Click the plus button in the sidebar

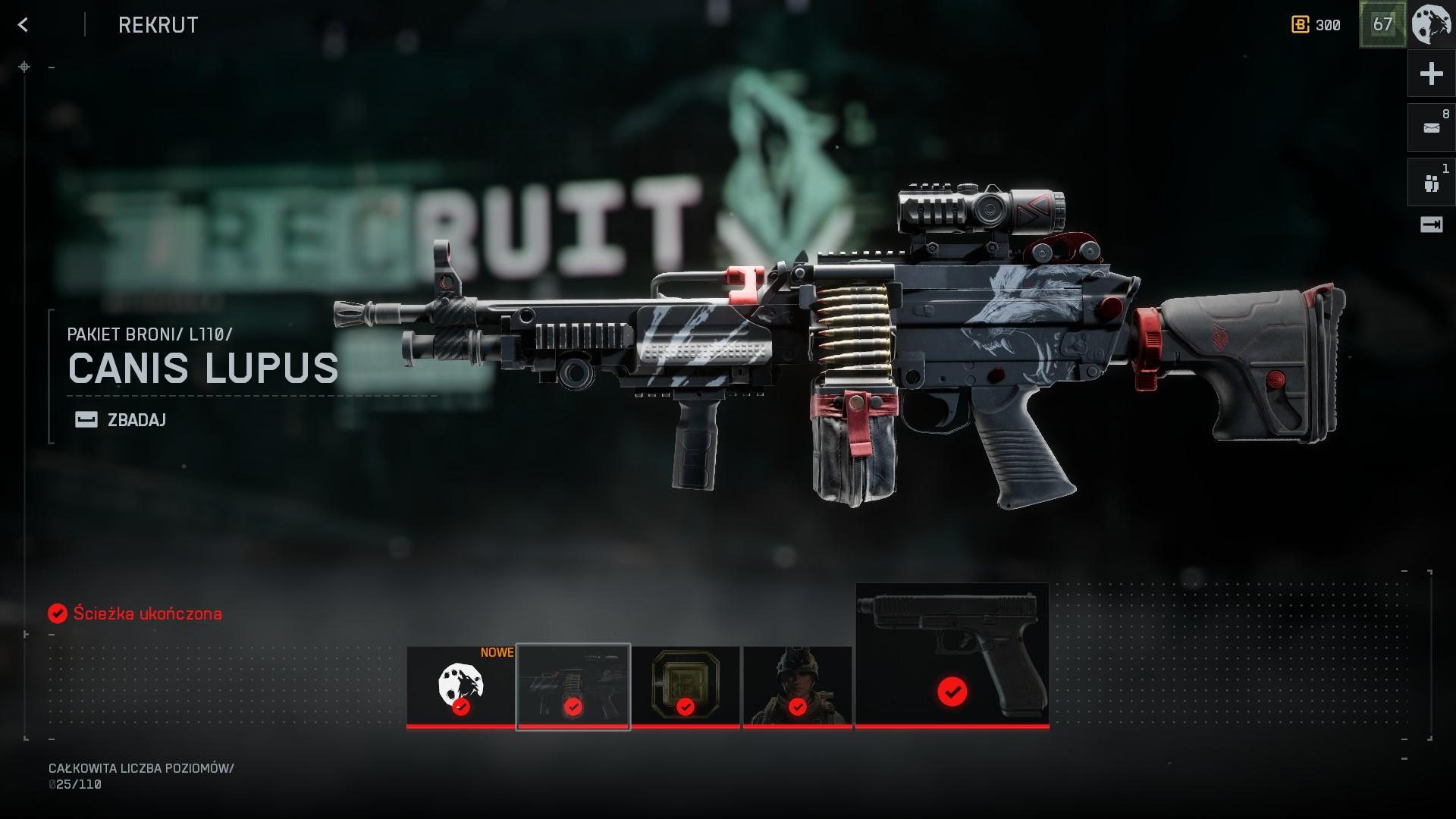(x=1431, y=74)
